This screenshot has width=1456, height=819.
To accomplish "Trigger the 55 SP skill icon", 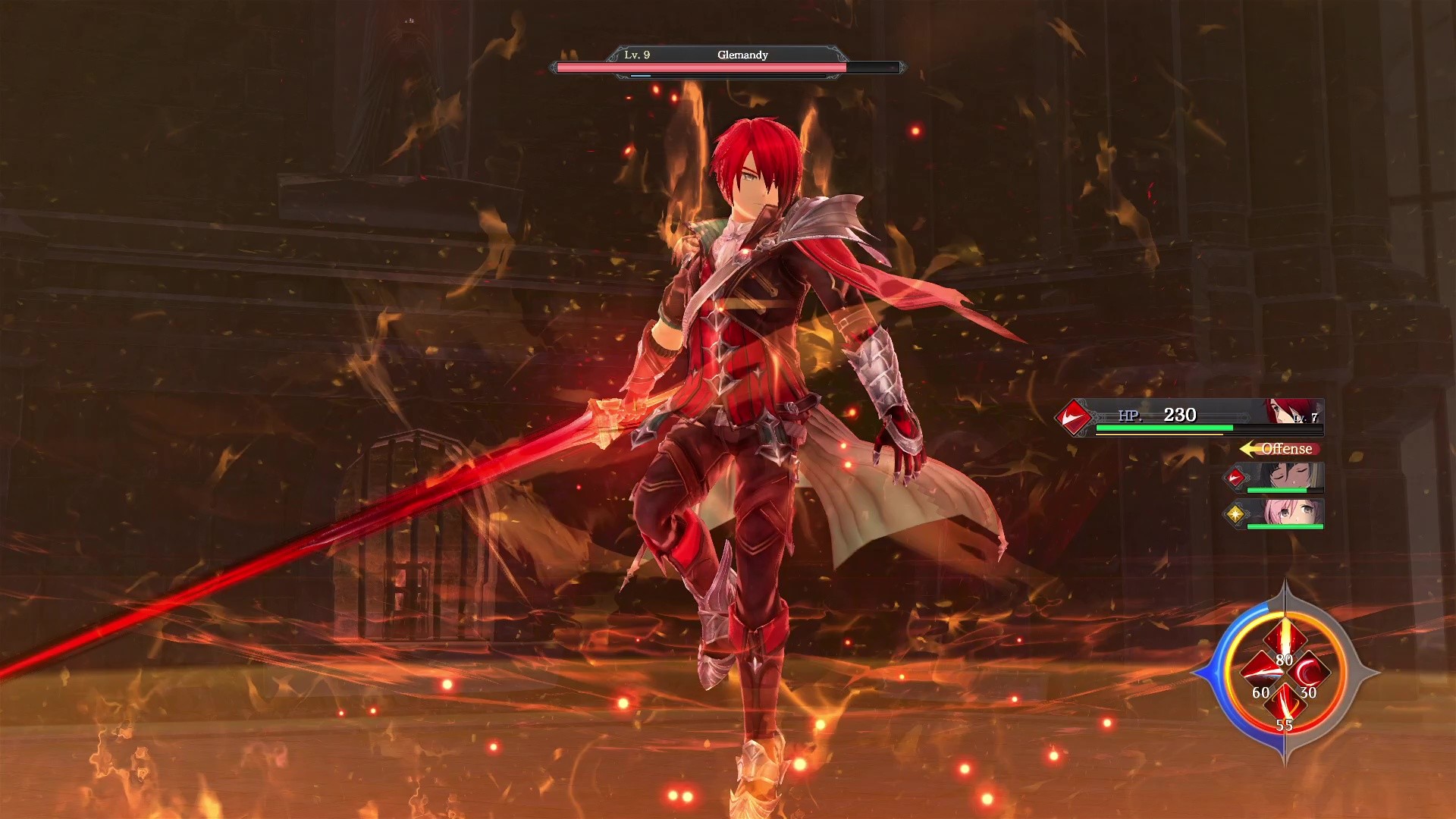I will (x=1286, y=703).
